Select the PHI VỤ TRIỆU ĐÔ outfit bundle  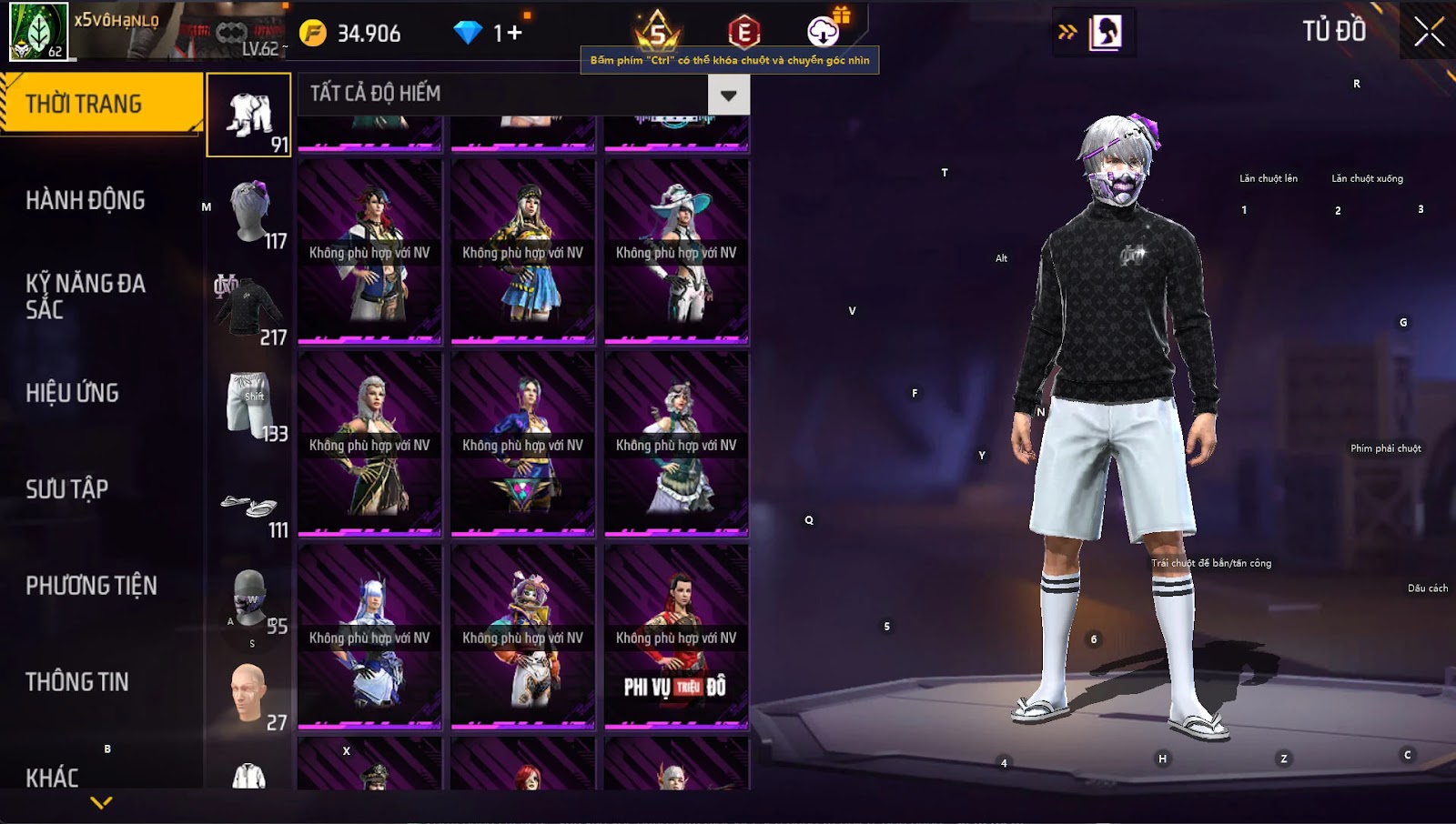click(676, 637)
